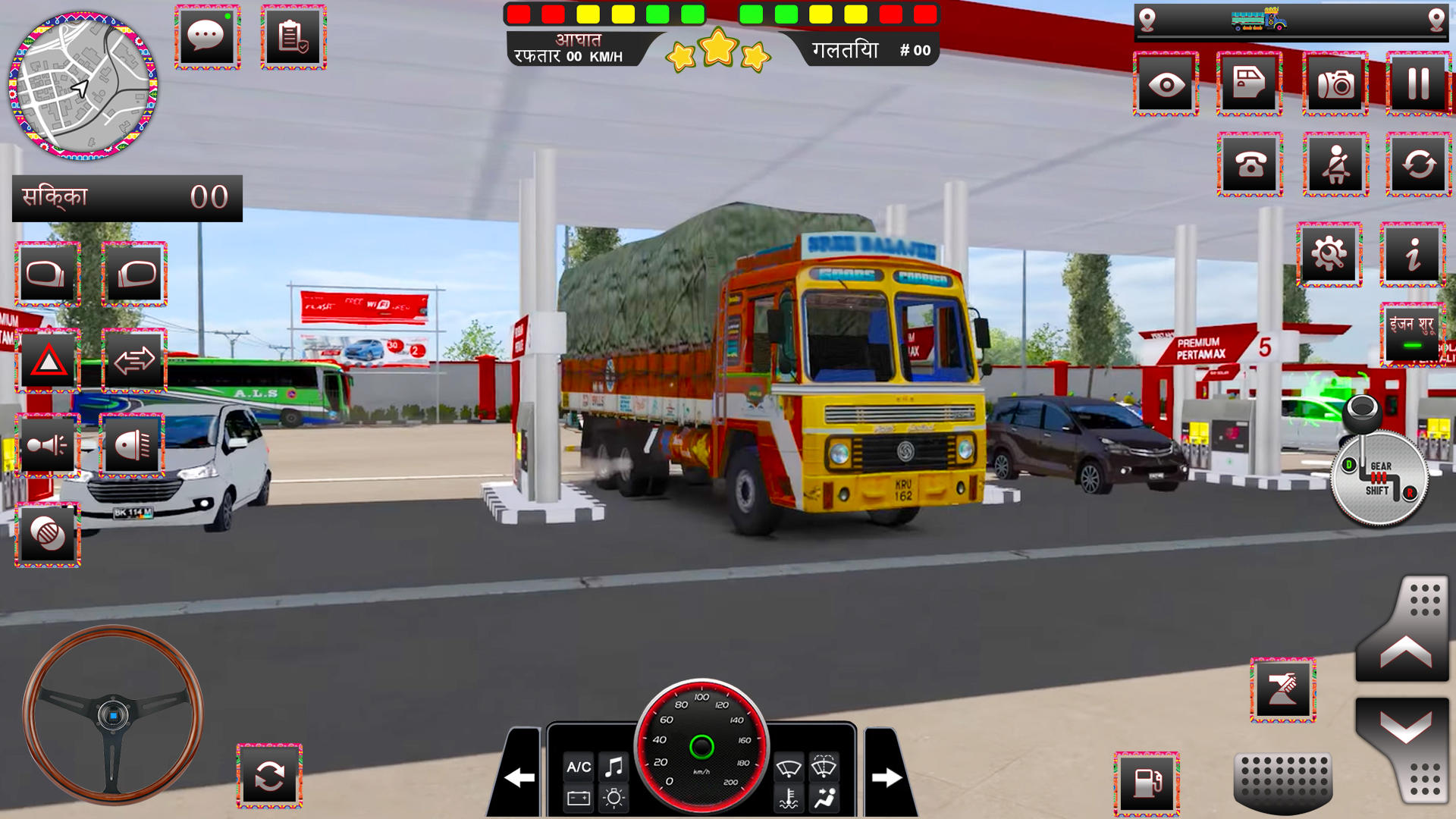1456x819 pixels.
Task: Honk the horn icon
Action: point(49,445)
